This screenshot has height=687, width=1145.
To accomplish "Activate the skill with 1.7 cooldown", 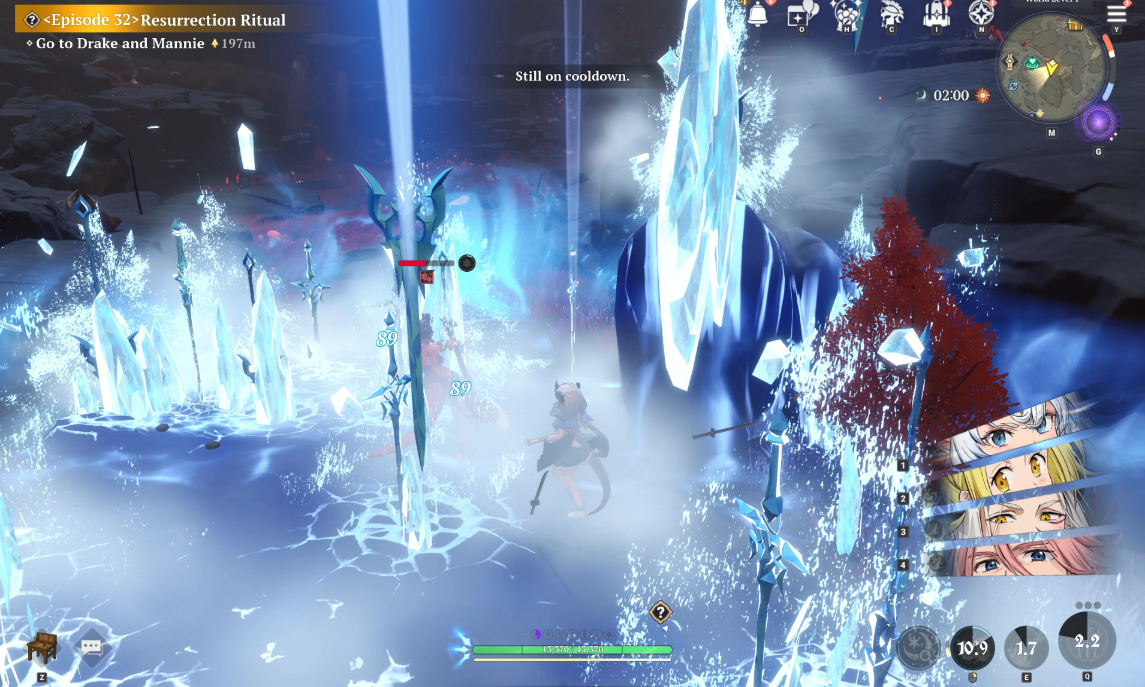I will (1026, 647).
